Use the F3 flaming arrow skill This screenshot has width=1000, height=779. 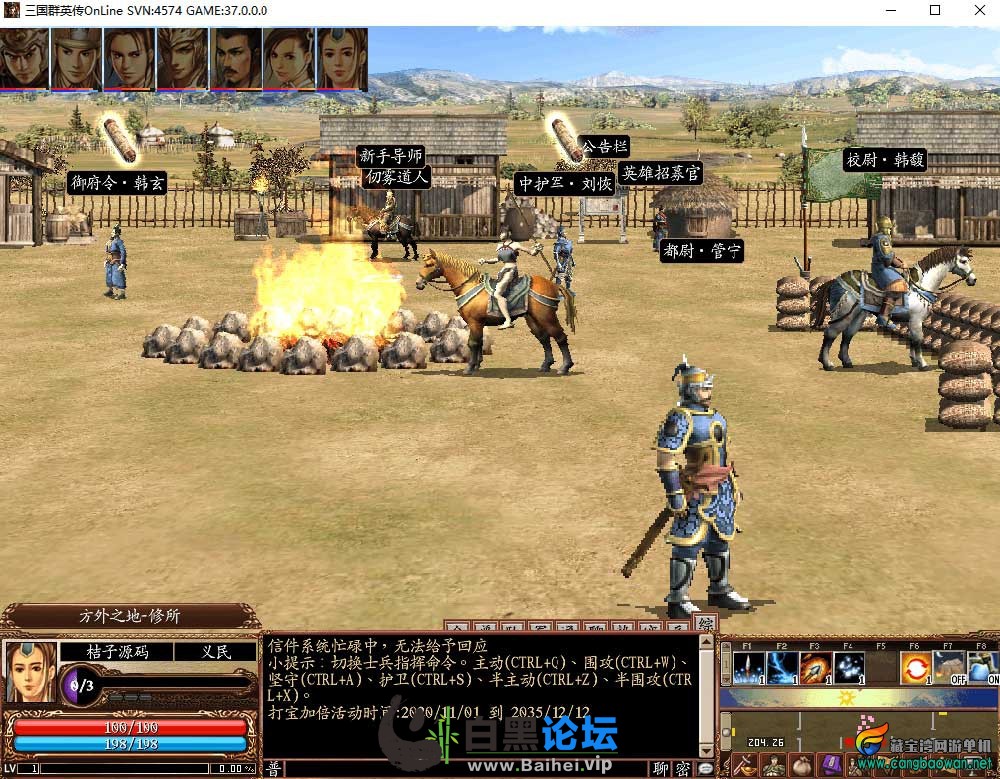pos(816,667)
